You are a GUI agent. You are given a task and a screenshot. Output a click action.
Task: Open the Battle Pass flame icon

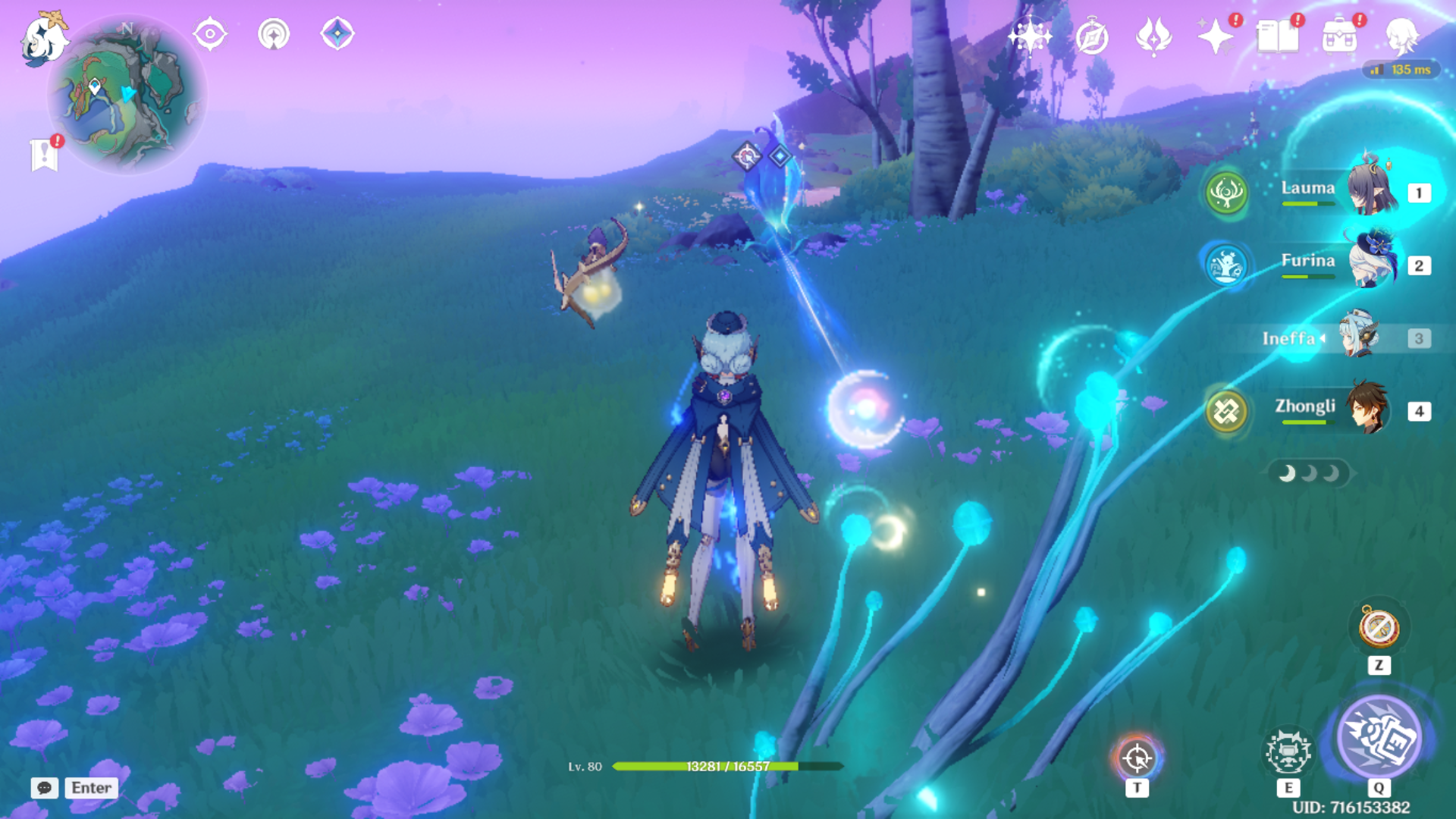pos(1153,36)
